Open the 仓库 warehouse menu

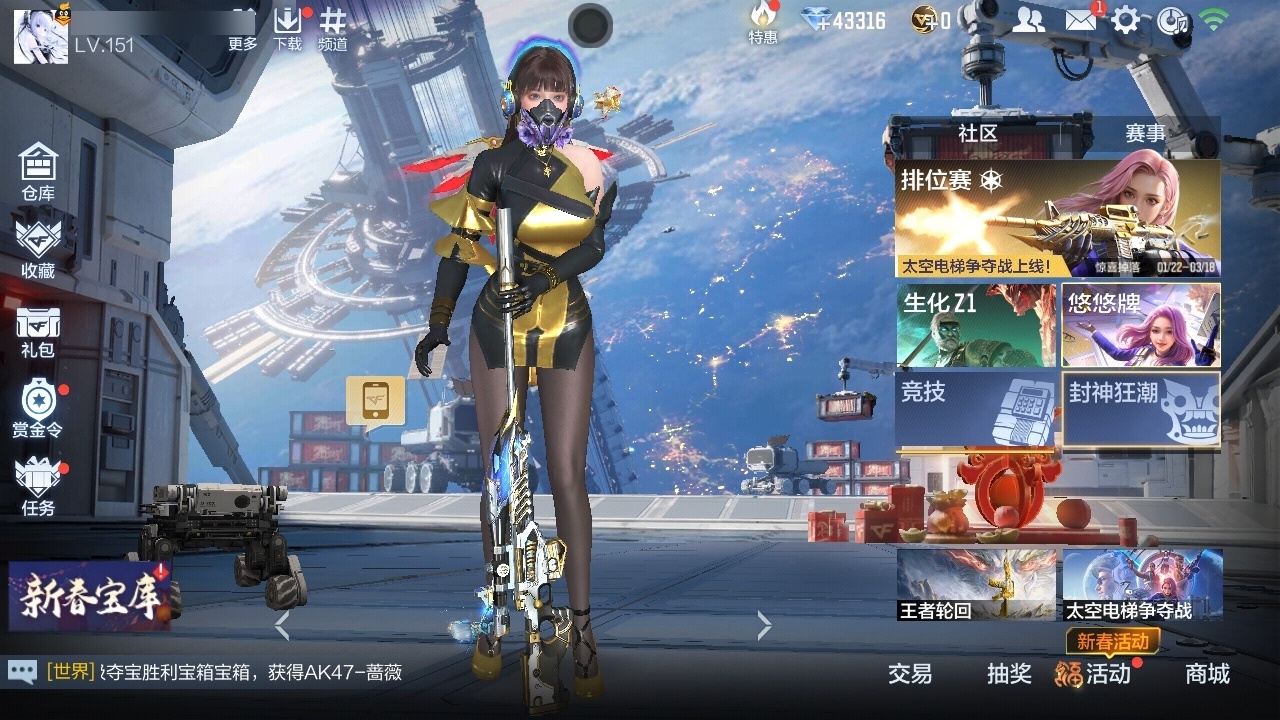click(x=38, y=171)
